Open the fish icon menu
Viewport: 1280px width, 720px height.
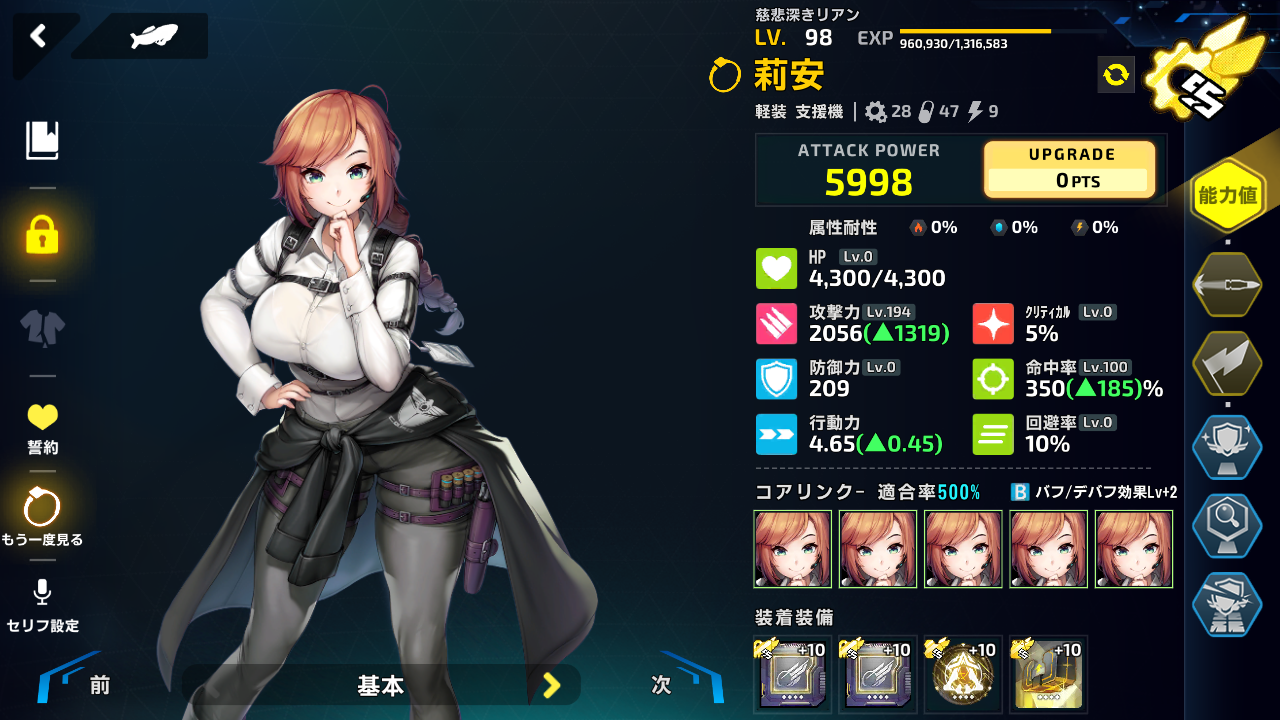[x=153, y=37]
